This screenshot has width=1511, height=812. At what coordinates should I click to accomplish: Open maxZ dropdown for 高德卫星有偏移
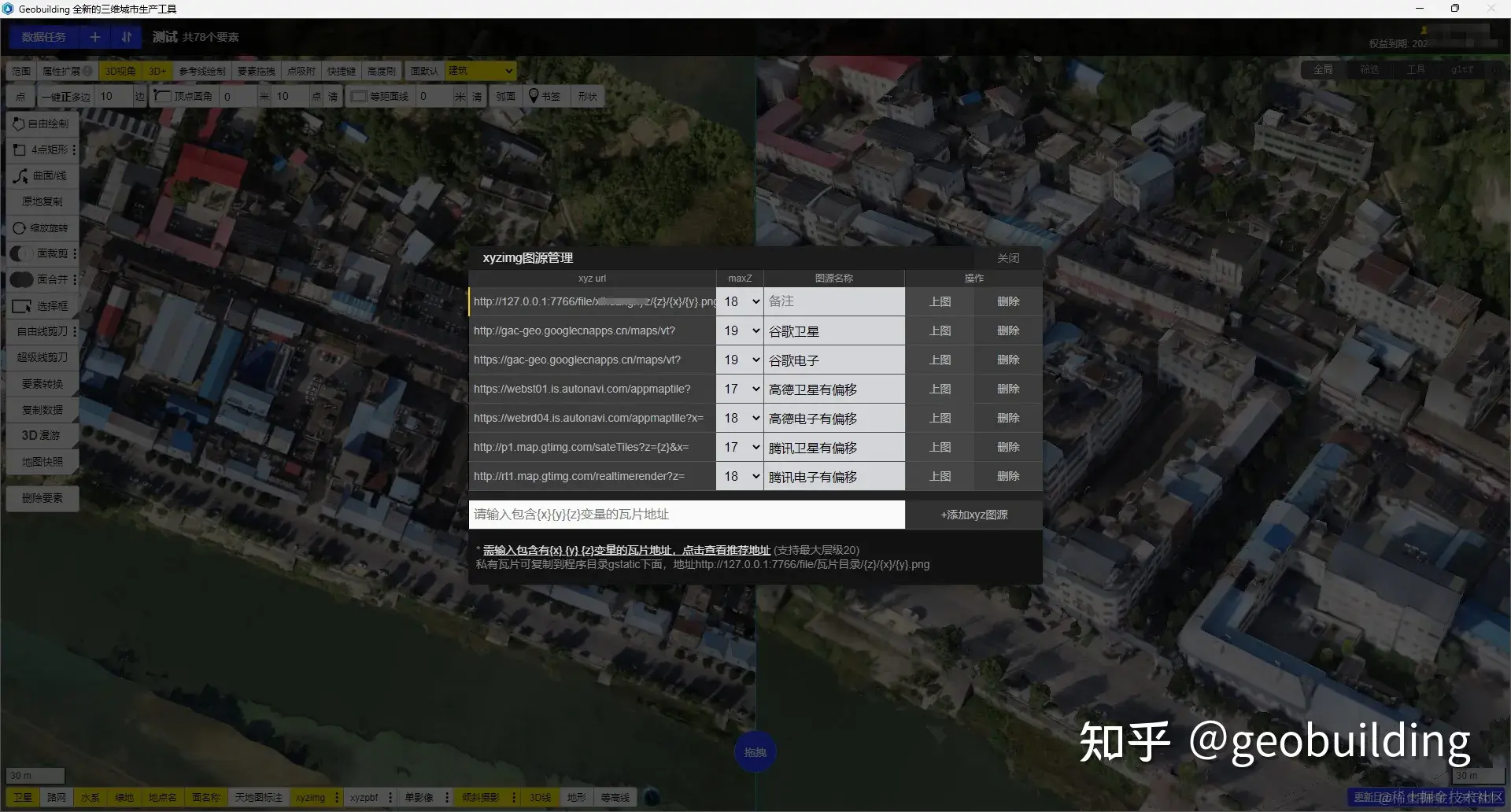(x=740, y=389)
